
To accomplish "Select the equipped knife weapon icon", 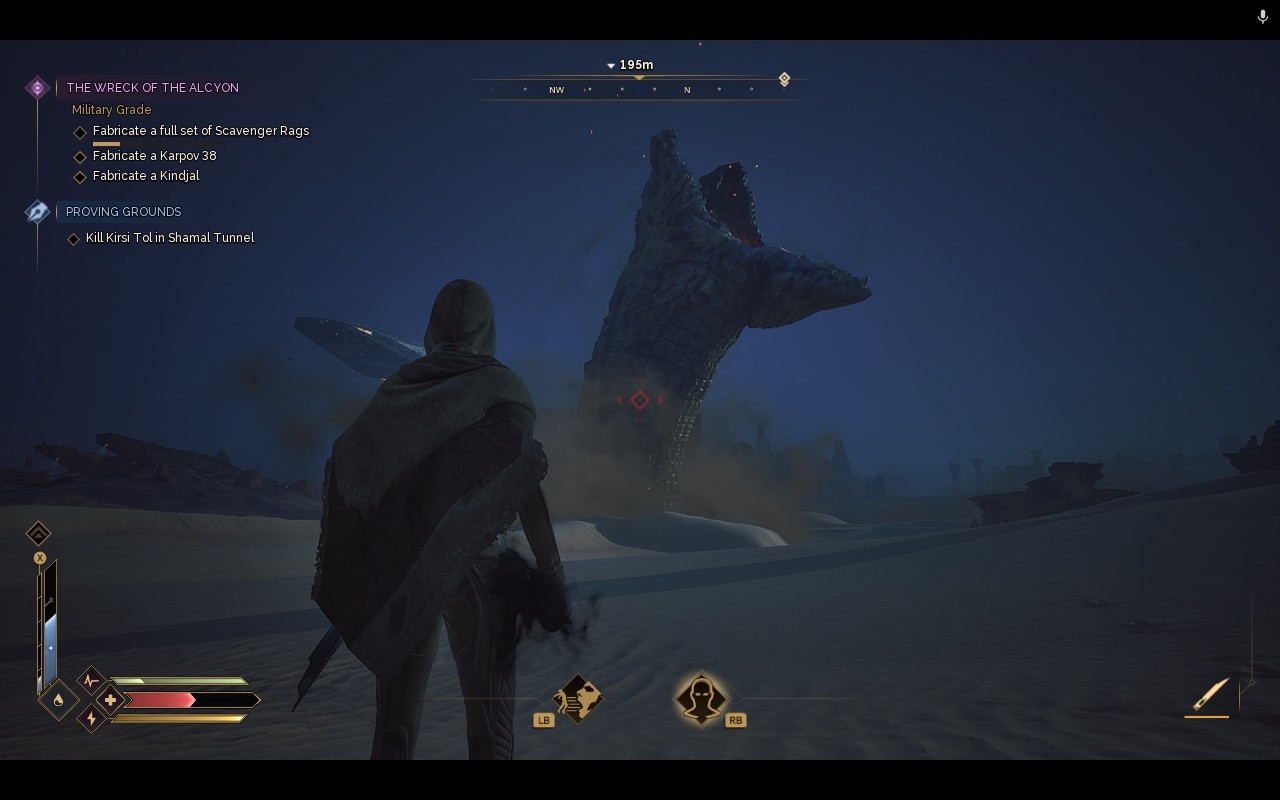I will pos(1210,693).
